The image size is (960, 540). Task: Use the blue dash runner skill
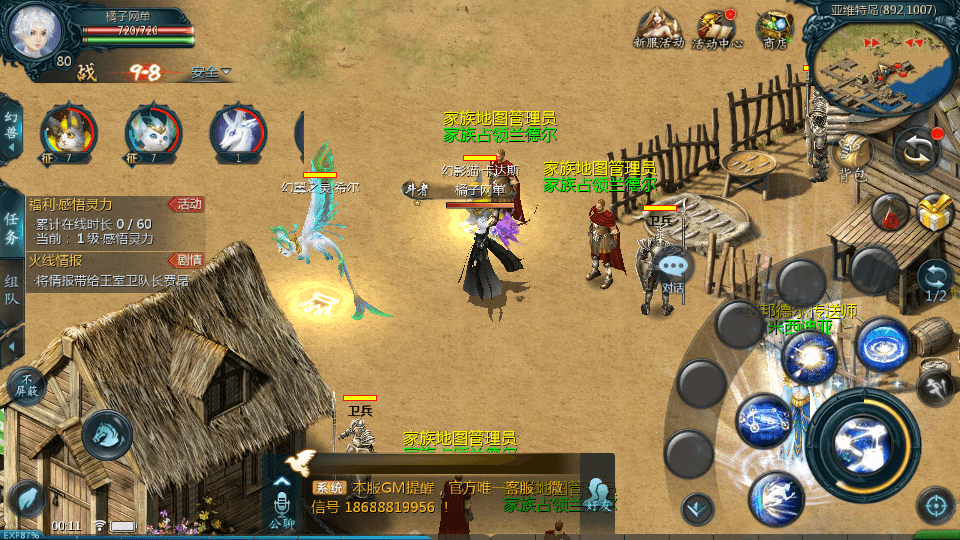tap(776, 498)
